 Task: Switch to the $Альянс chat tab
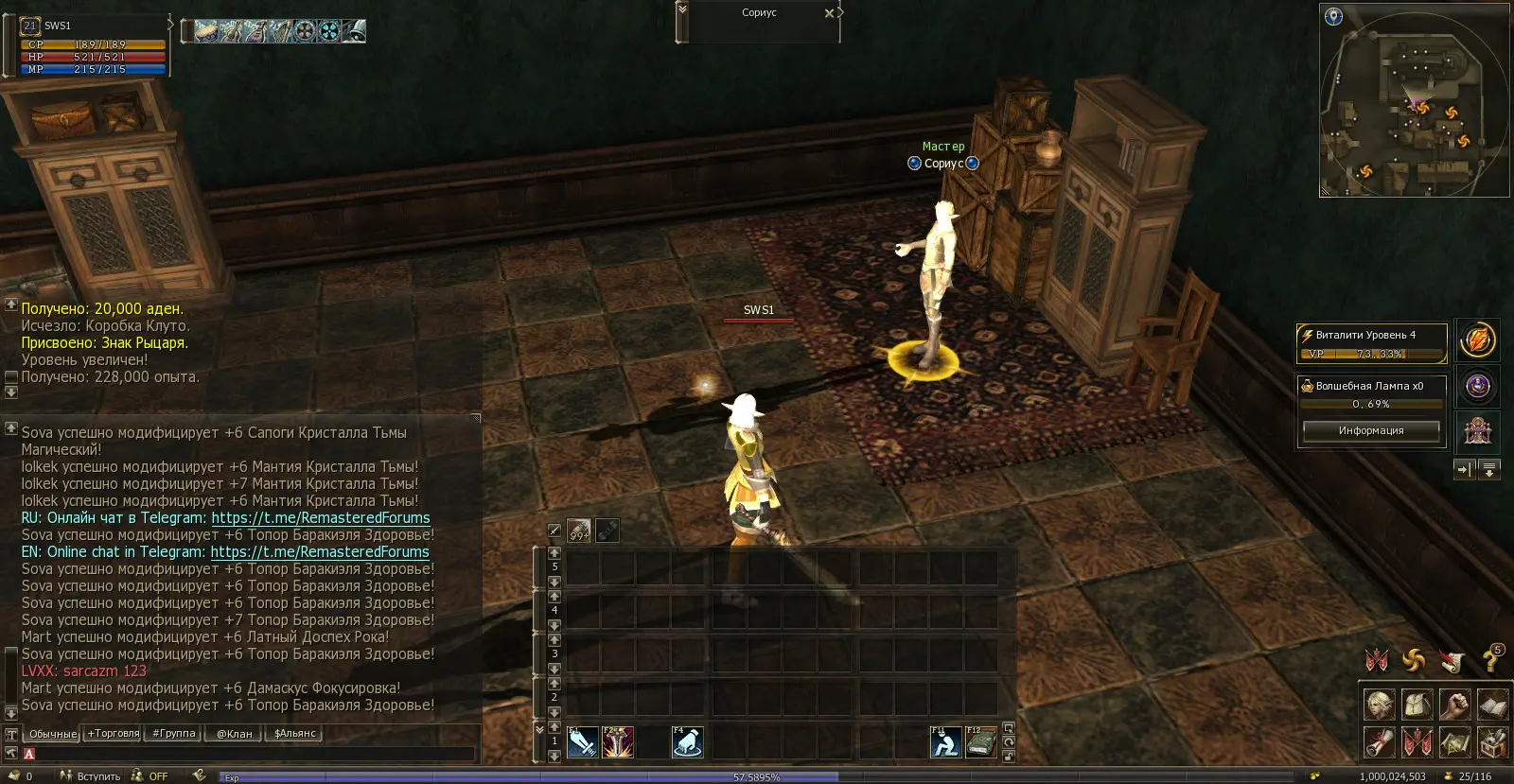295,734
